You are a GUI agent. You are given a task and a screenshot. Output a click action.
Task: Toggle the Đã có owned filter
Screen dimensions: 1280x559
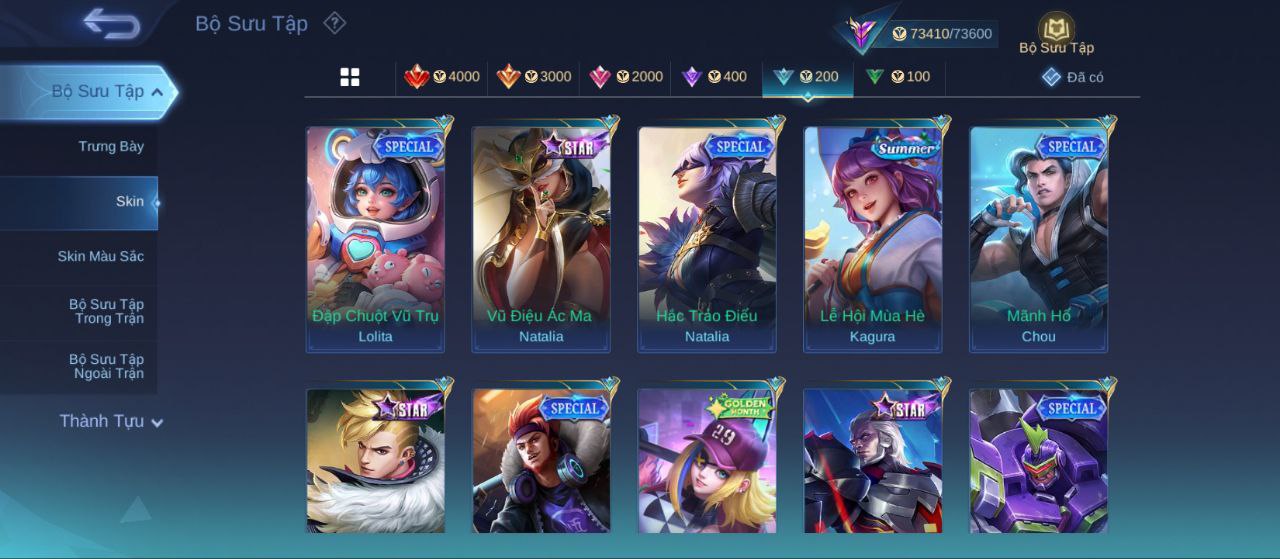(1073, 77)
